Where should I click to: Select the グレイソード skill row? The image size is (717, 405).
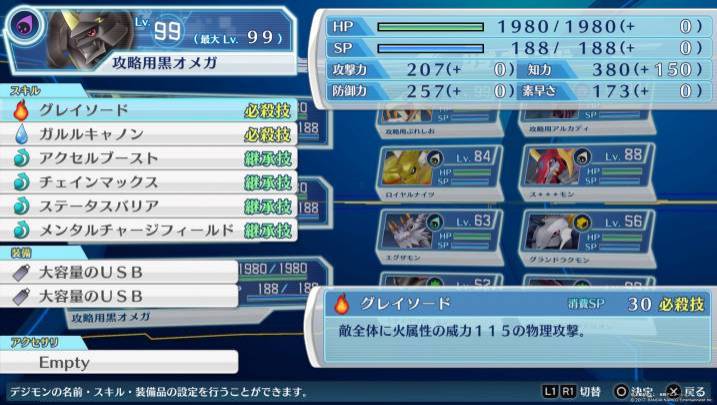[x=150, y=110]
